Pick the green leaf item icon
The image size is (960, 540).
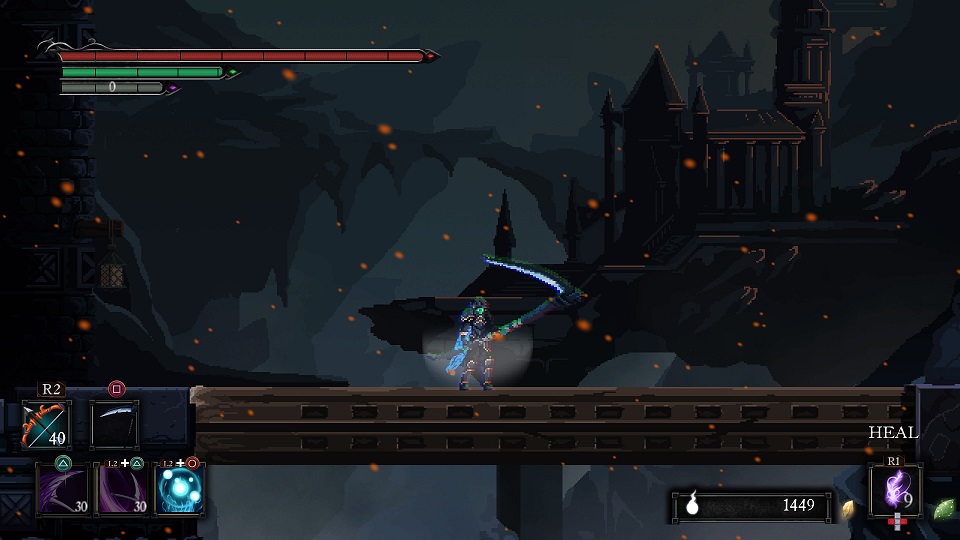tap(943, 509)
